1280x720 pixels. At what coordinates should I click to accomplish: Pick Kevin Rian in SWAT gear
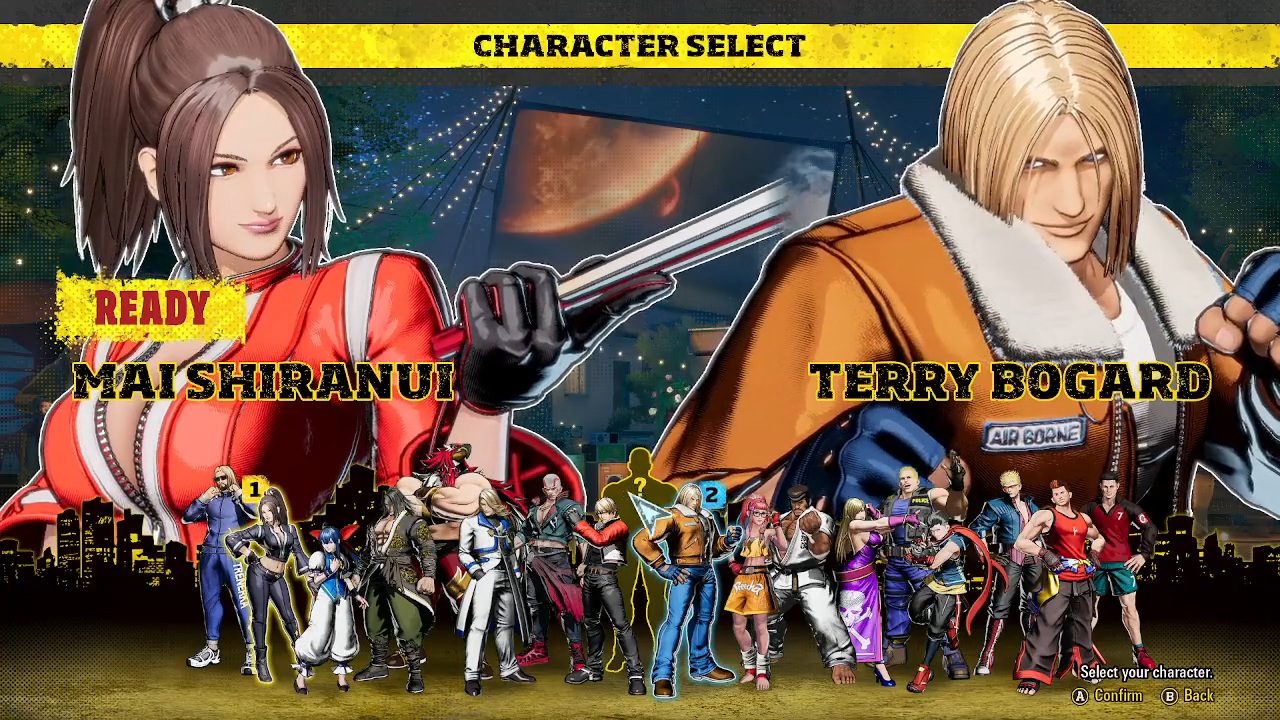point(905,565)
